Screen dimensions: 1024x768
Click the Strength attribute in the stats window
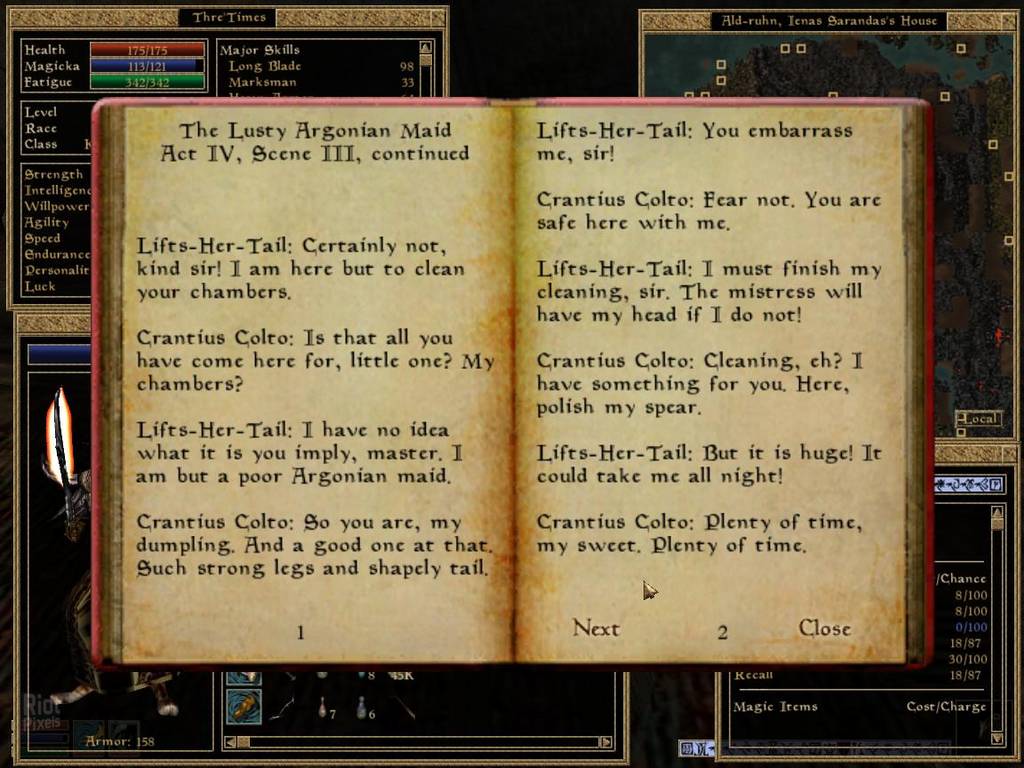(54, 175)
